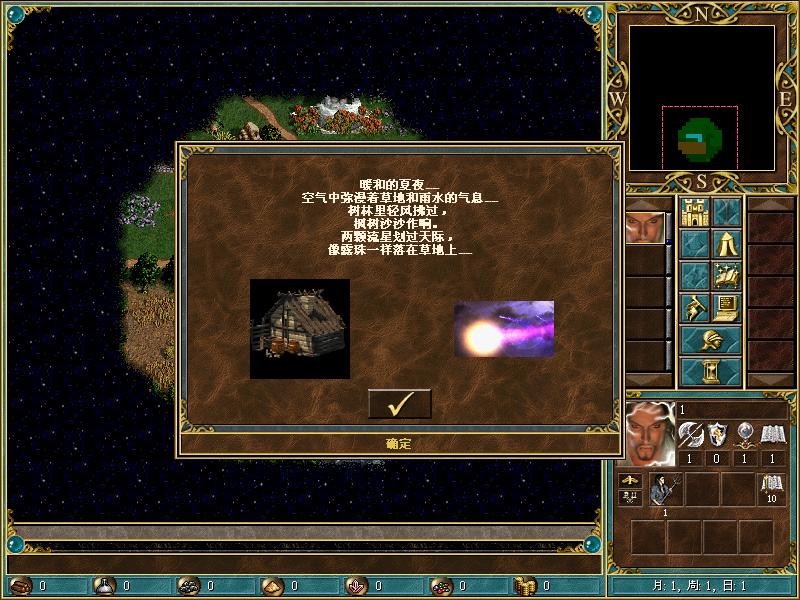Select the trident pikeman army slot
The image size is (800, 600).
click(x=664, y=490)
